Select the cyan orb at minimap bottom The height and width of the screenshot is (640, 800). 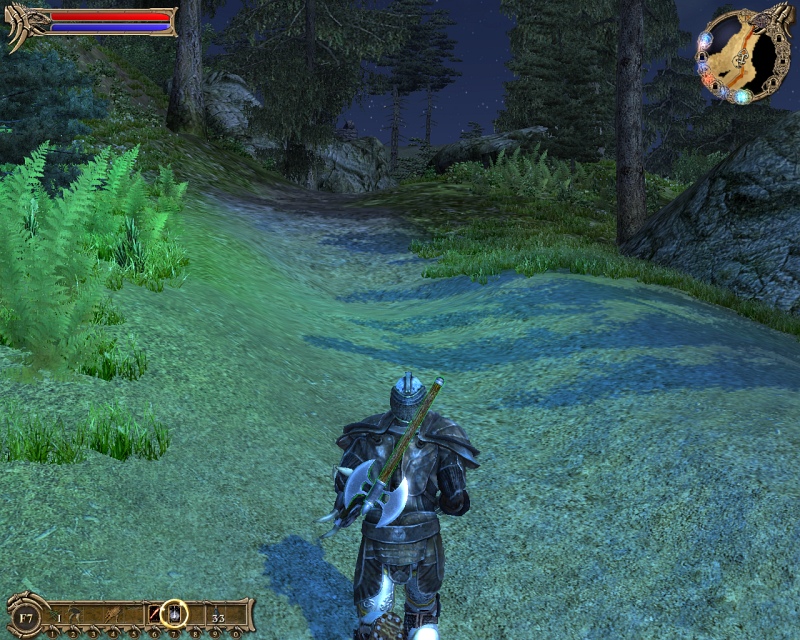click(x=743, y=97)
